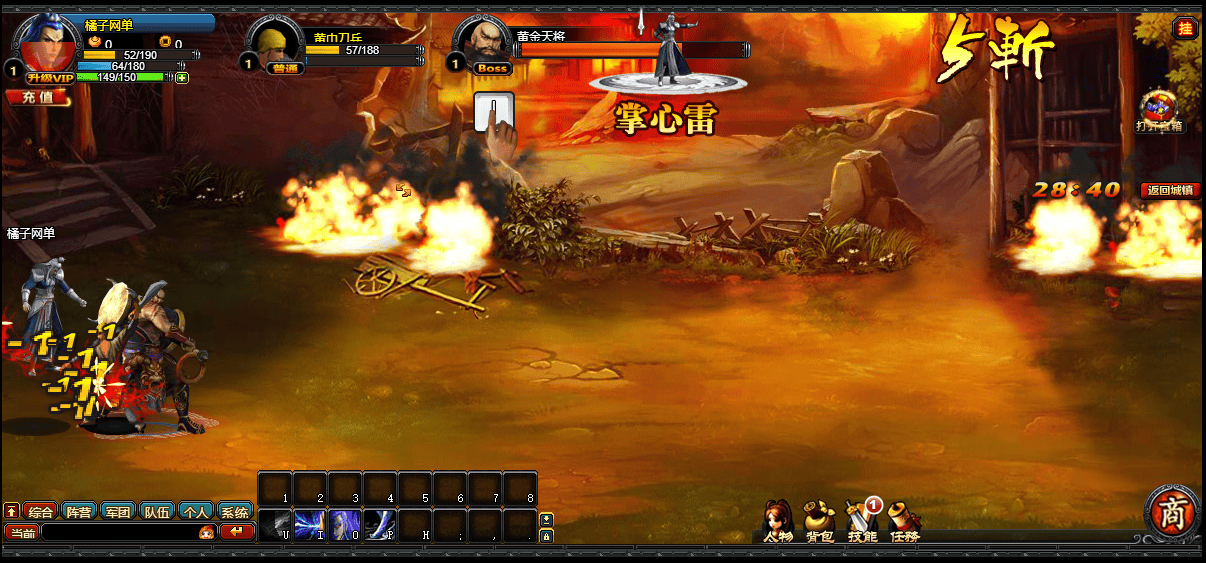Return to town with 返回城镇

click(x=1170, y=190)
